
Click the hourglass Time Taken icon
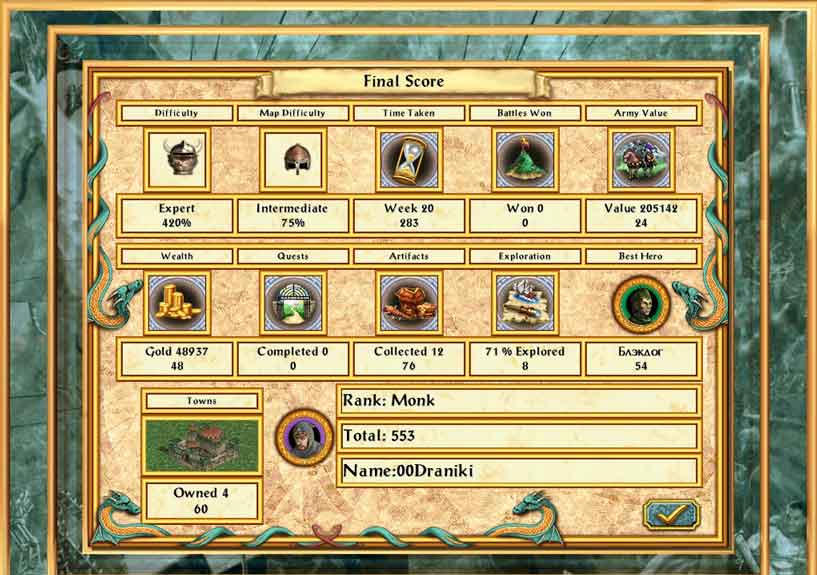pyautogui.click(x=408, y=159)
